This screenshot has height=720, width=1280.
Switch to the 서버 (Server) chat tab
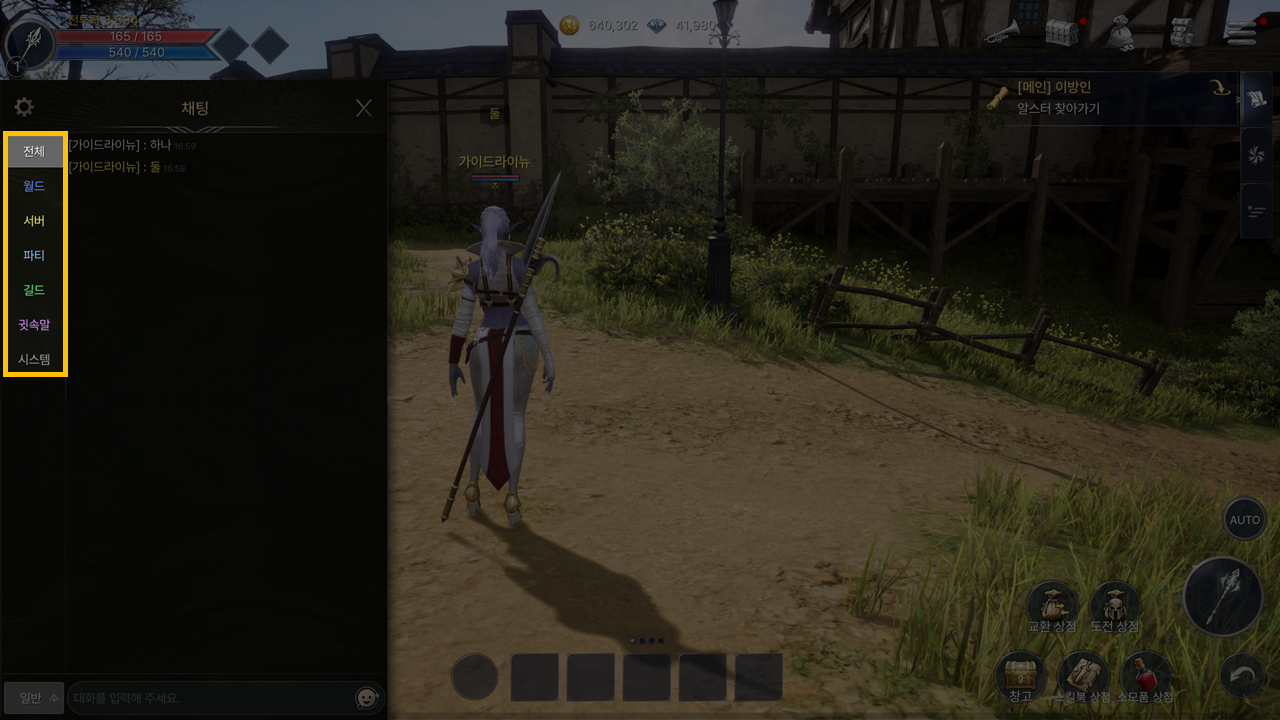coord(35,221)
